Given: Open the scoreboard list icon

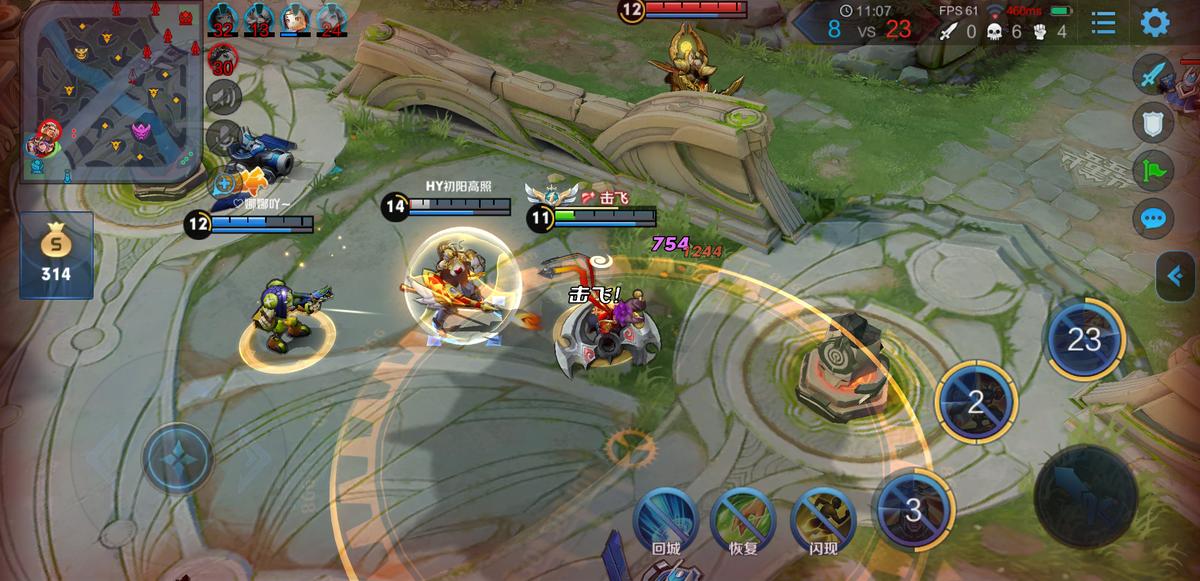Looking at the screenshot, I should 1104,22.
